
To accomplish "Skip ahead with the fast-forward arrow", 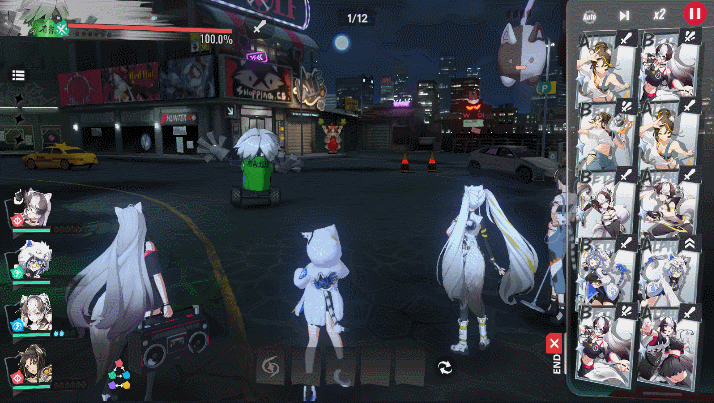I will 624,15.
